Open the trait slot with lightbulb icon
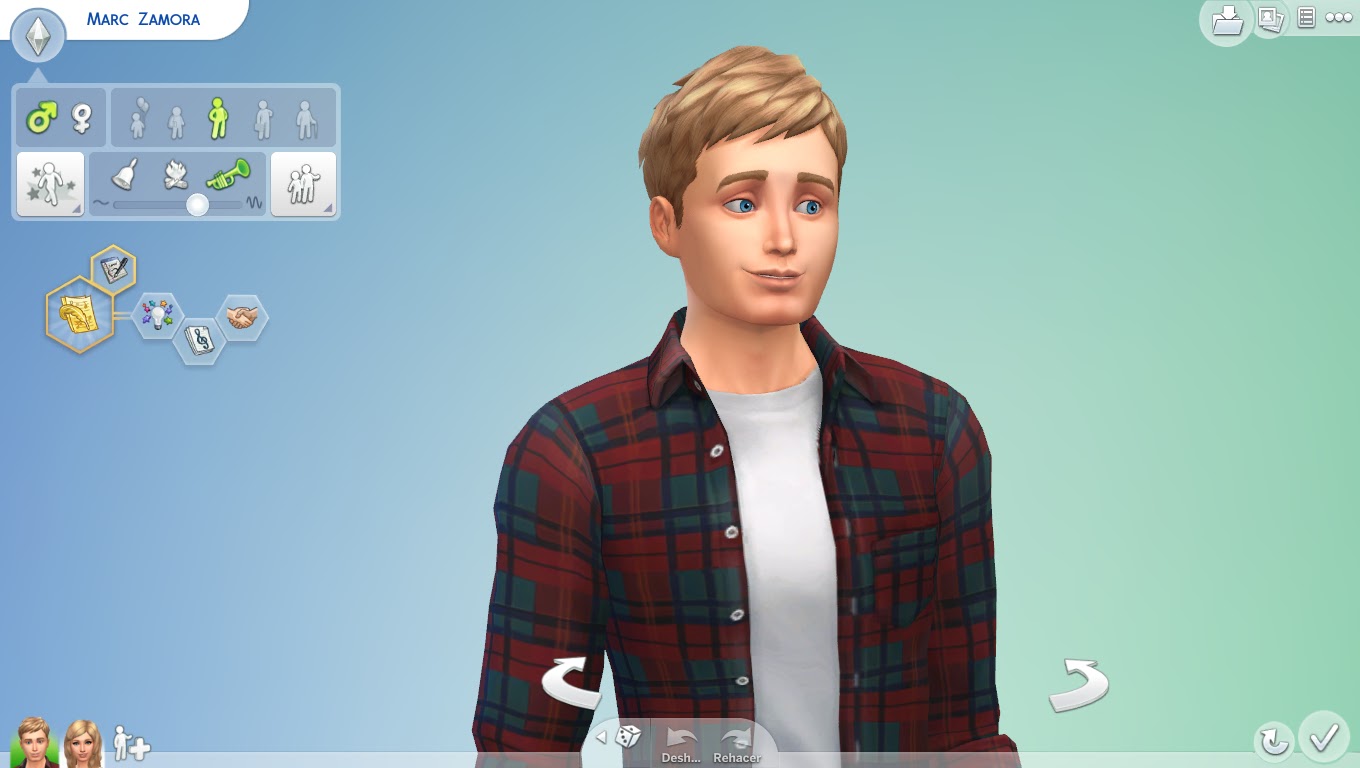The height and width of the screenshot is (768, 1360). coord(156,314)
